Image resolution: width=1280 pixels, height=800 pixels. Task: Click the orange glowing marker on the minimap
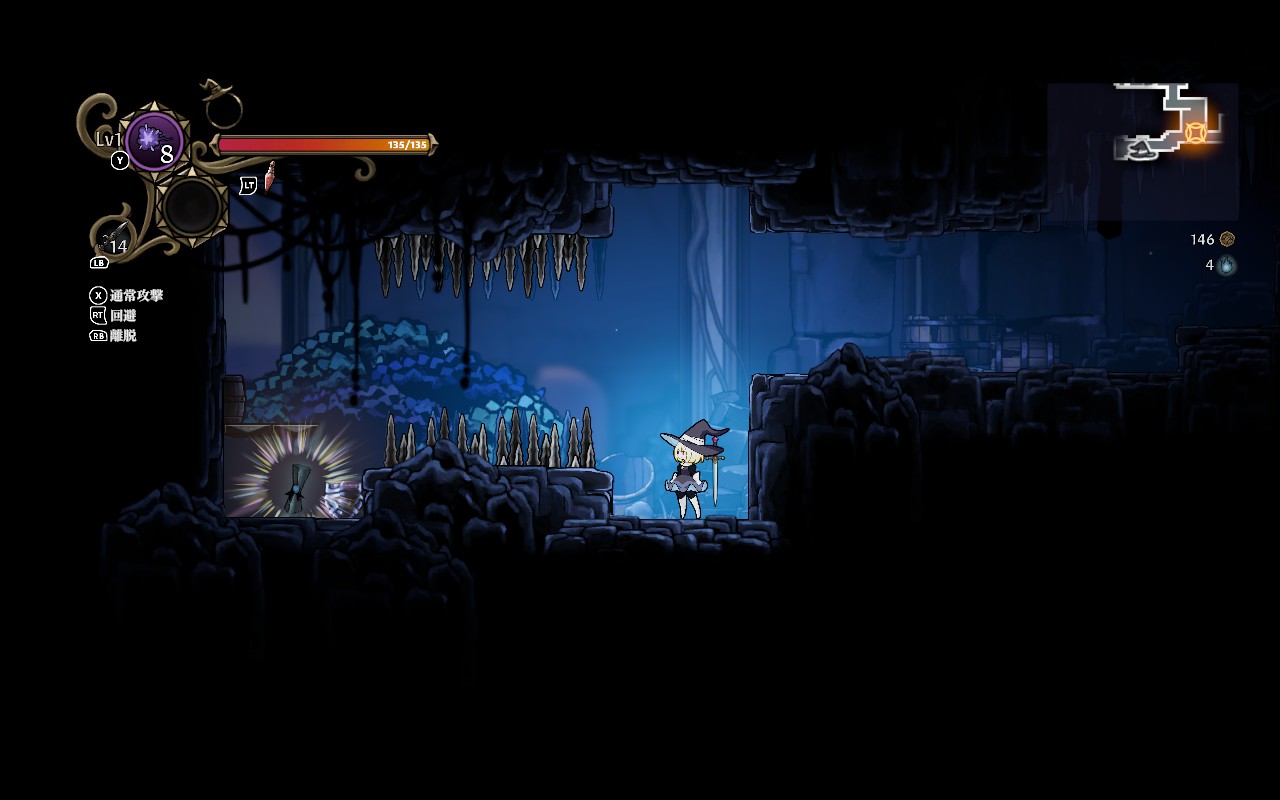click(1195, 132)
